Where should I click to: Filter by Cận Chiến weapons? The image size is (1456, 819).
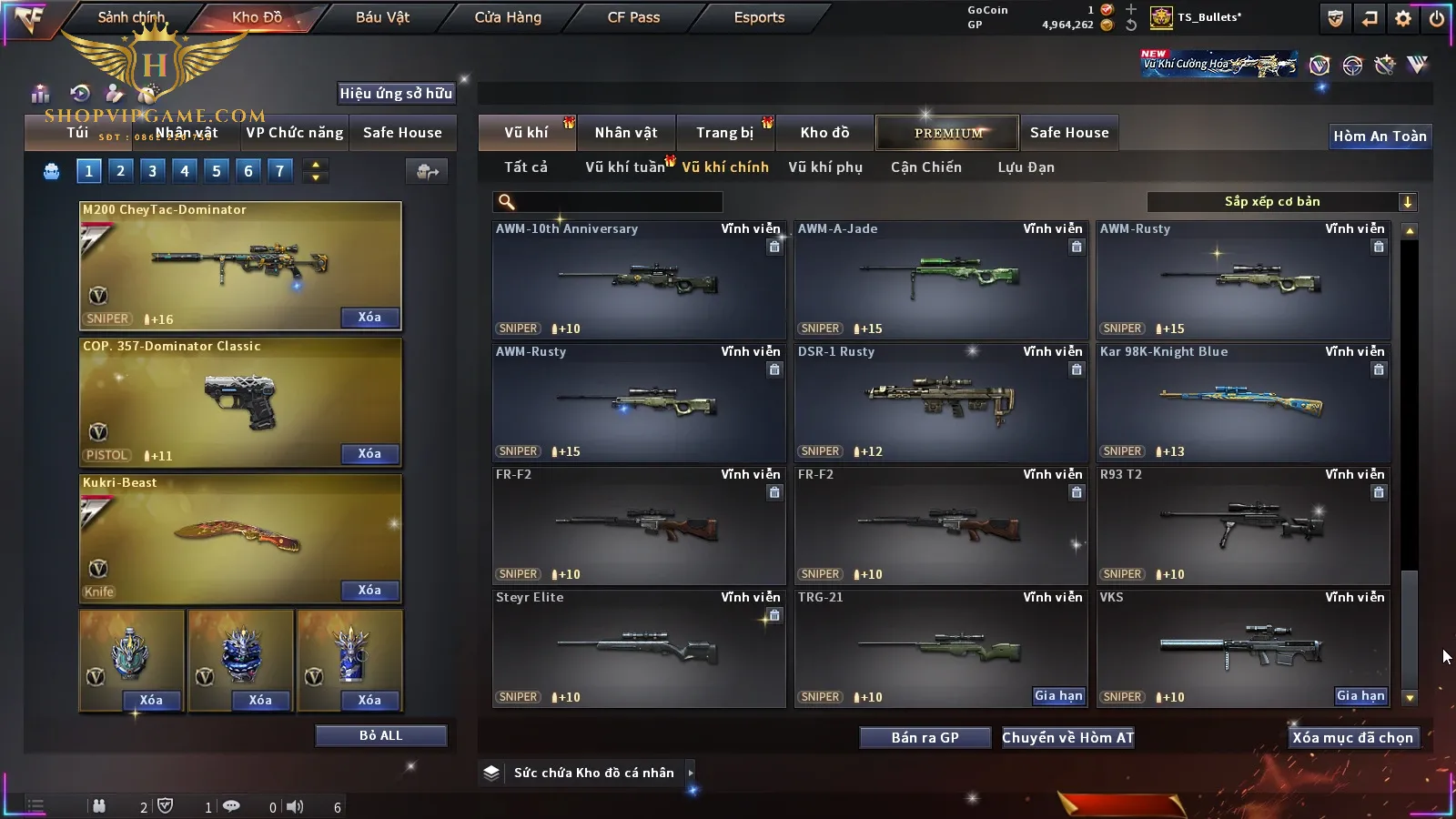click(x=925, y=167)
